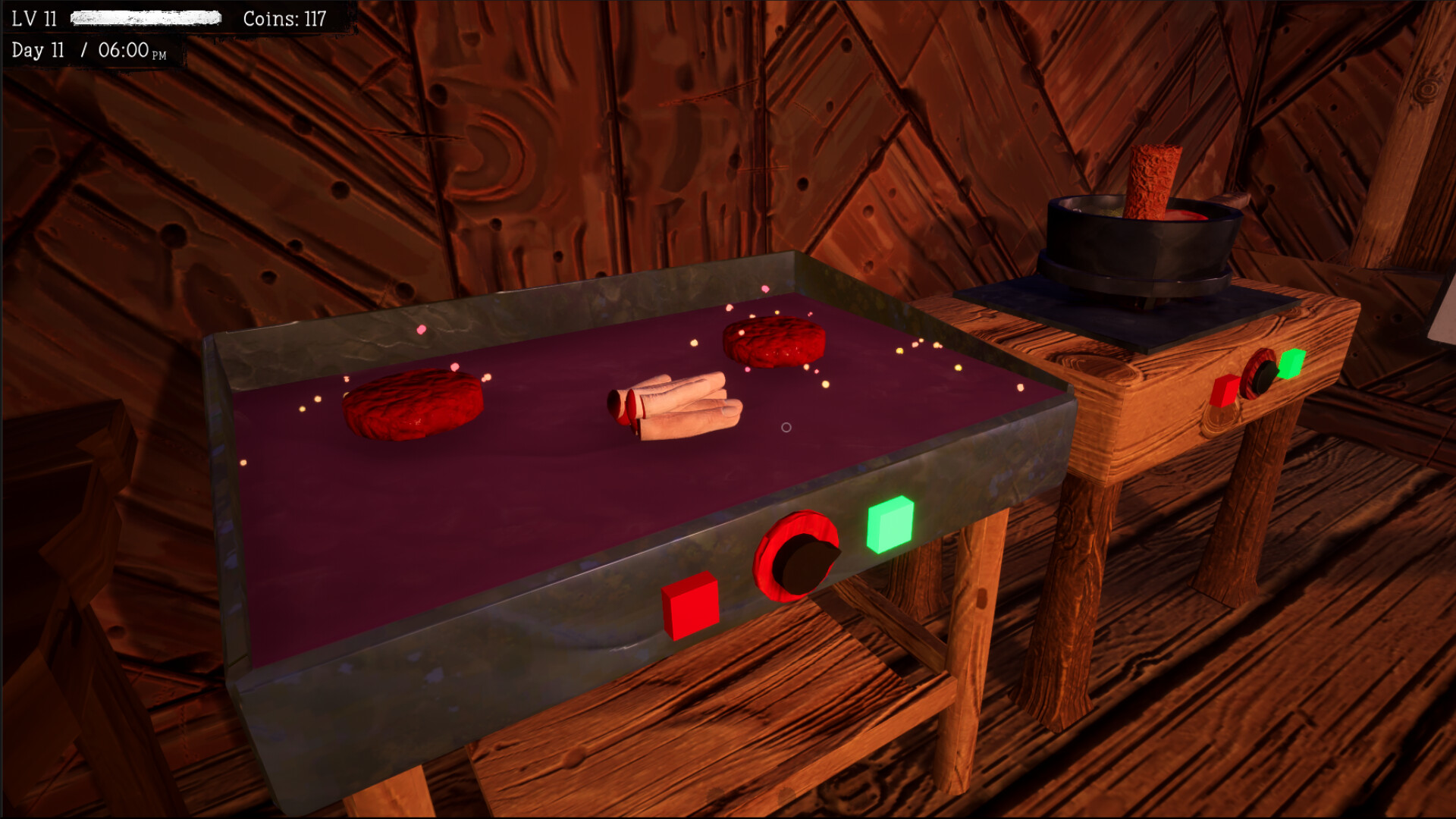
Task: Click the crosshair reticle at screen center
Action: click(x=786, y=427)
